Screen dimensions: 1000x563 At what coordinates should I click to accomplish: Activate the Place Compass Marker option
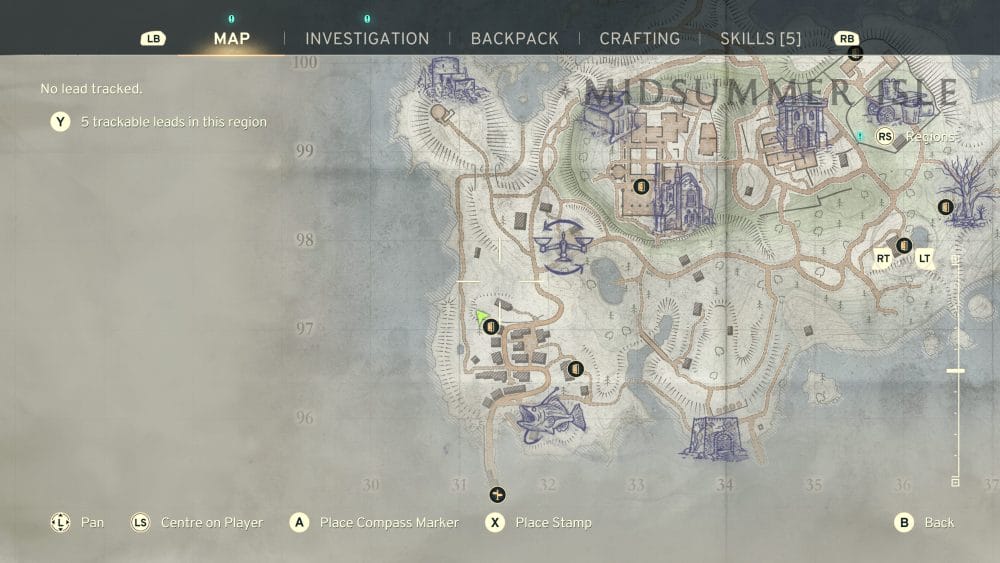pyautogui.click(x=388, y=522)
